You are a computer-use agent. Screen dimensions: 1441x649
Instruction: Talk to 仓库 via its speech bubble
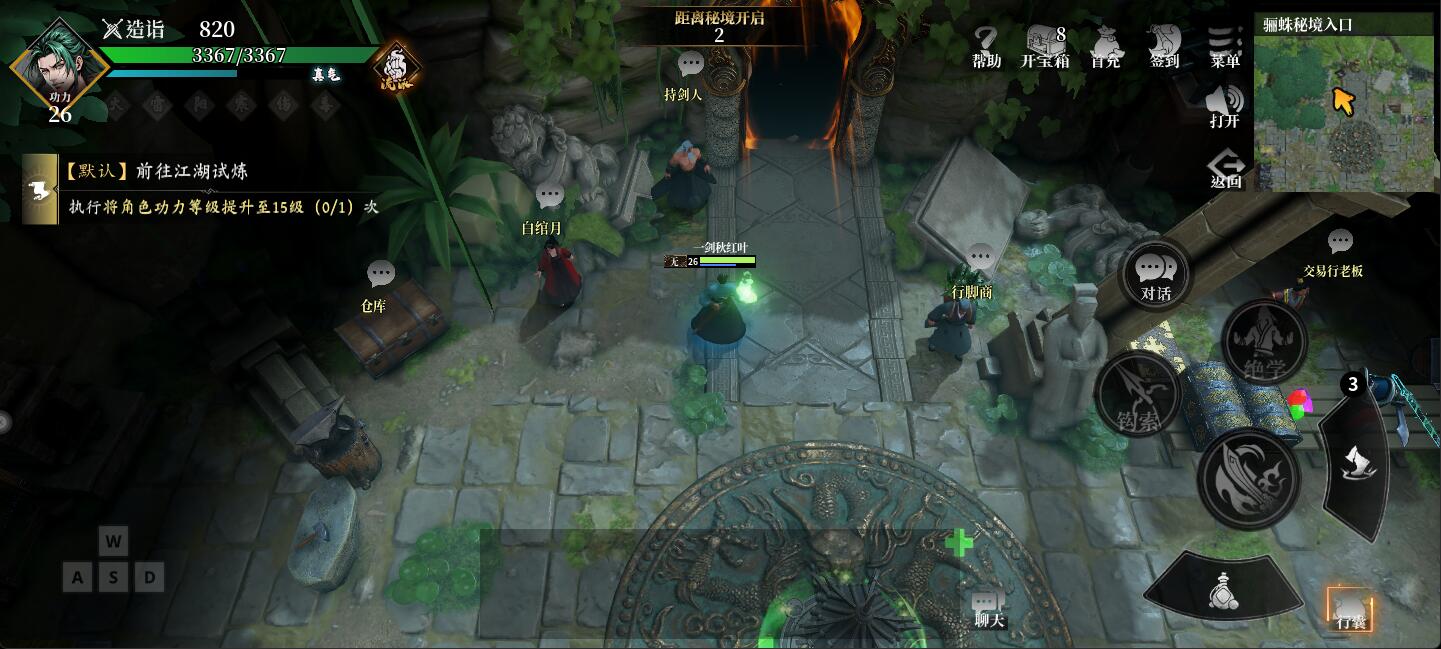(x=381, y=274)
